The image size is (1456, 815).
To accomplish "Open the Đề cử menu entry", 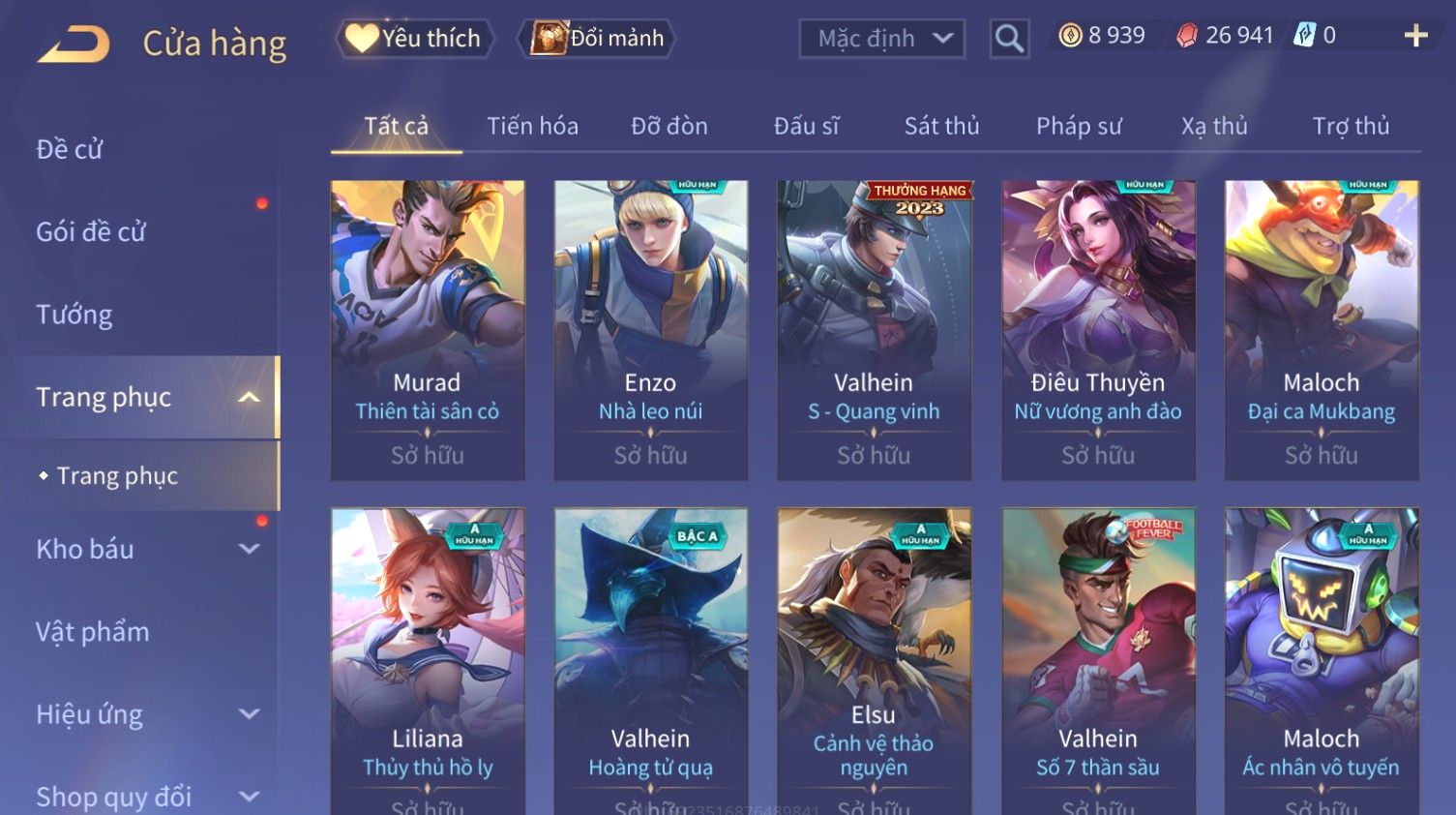I will pyautogui.click(x=70, y=149).
